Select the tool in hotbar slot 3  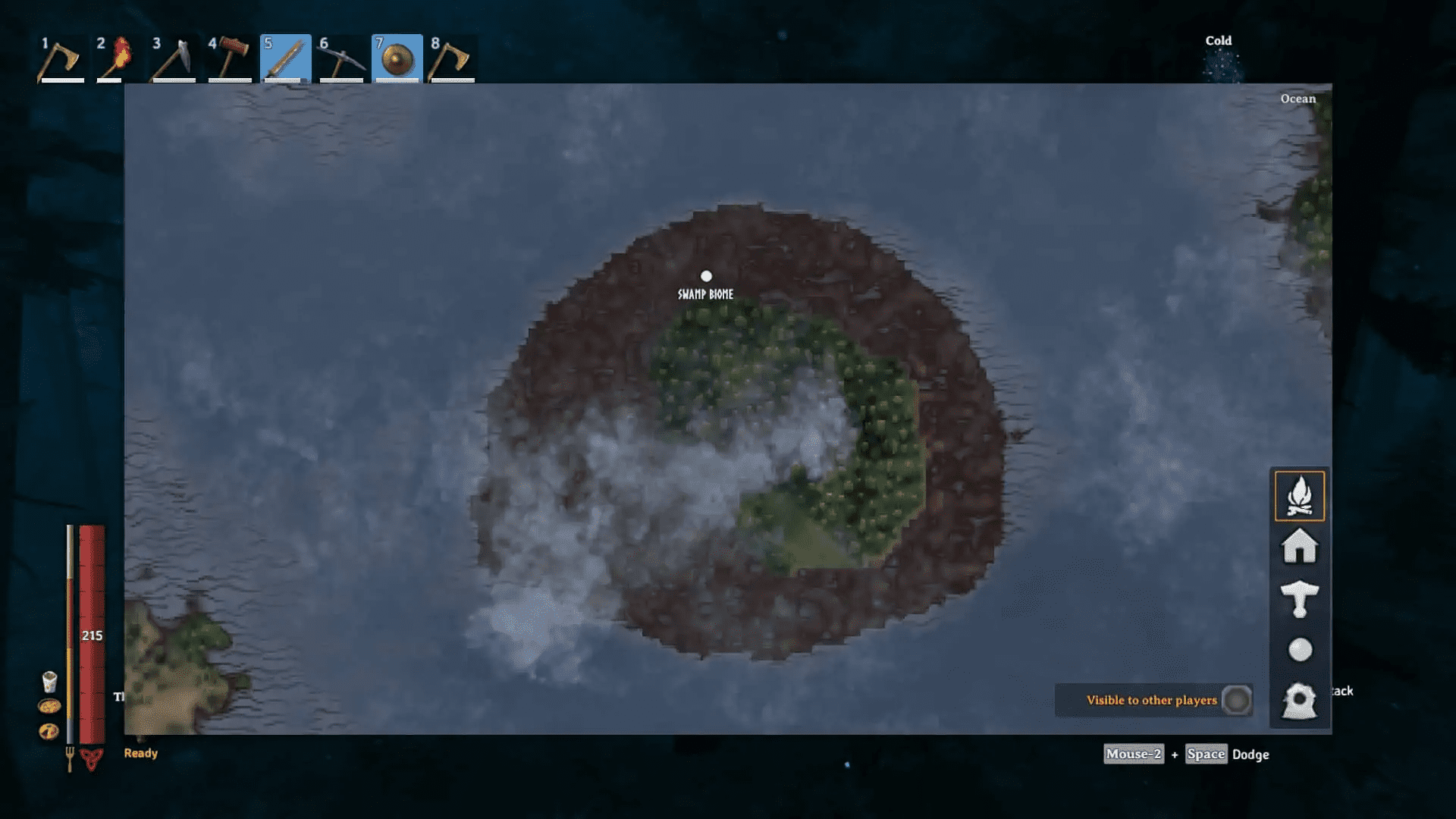[x=174, y=59]
